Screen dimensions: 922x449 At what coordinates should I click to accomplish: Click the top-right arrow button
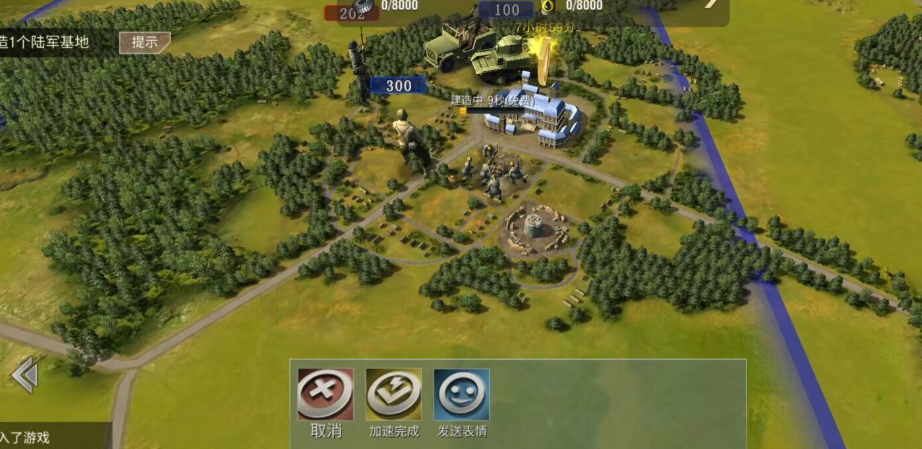tap(711, 5)
